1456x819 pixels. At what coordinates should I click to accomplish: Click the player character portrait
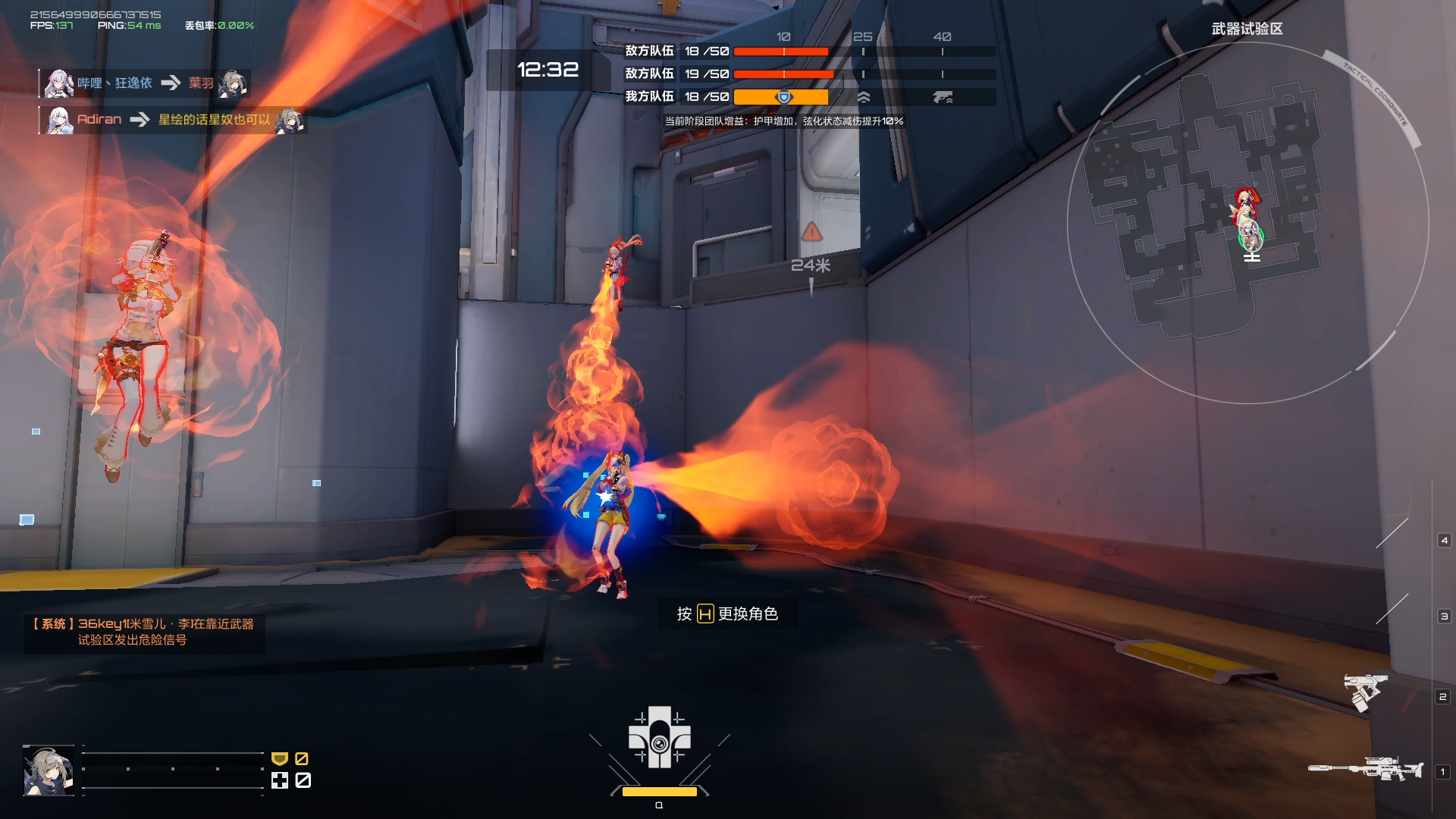49,770
